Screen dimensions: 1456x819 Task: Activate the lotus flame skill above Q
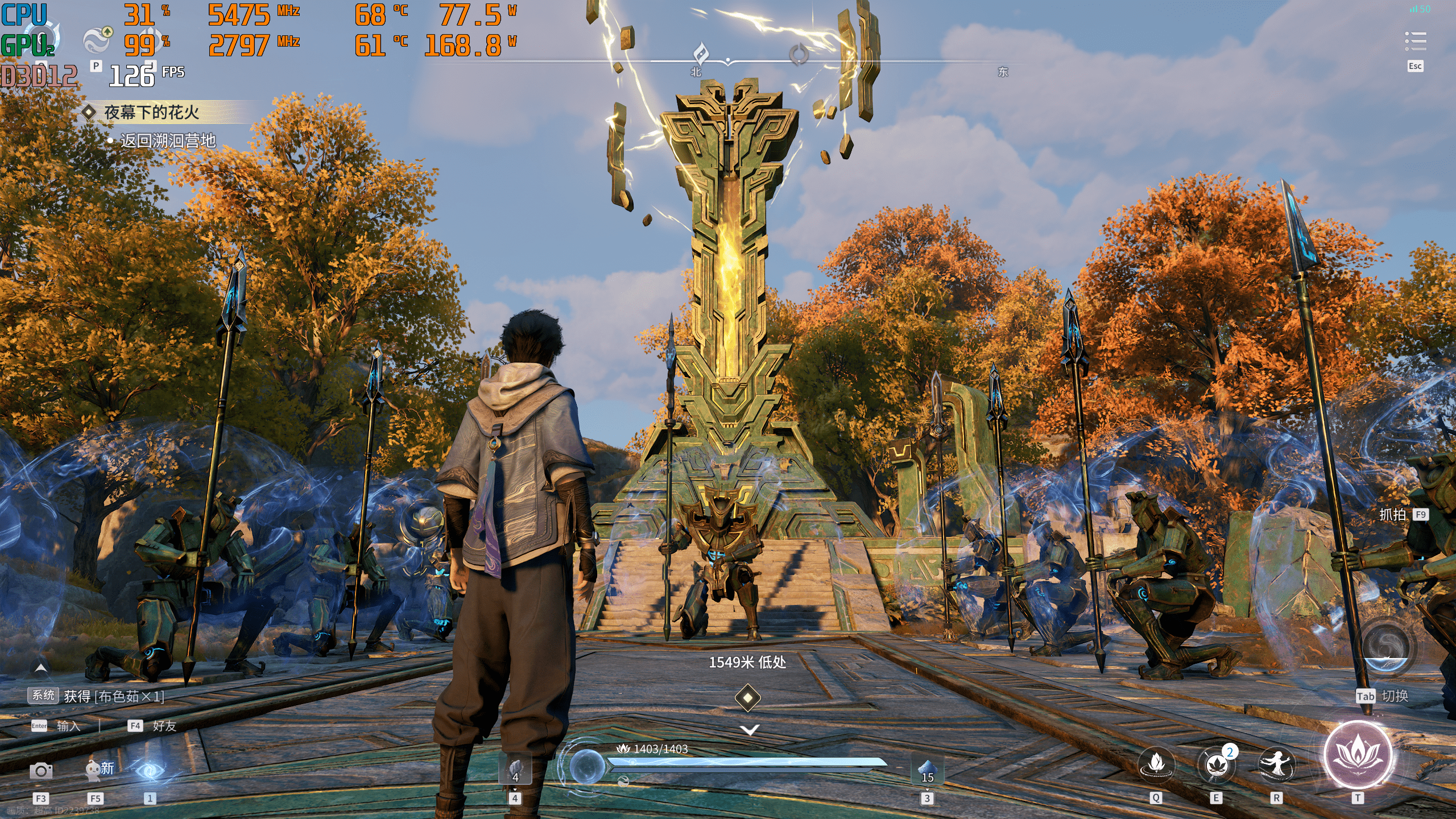tap(1156, 764)
